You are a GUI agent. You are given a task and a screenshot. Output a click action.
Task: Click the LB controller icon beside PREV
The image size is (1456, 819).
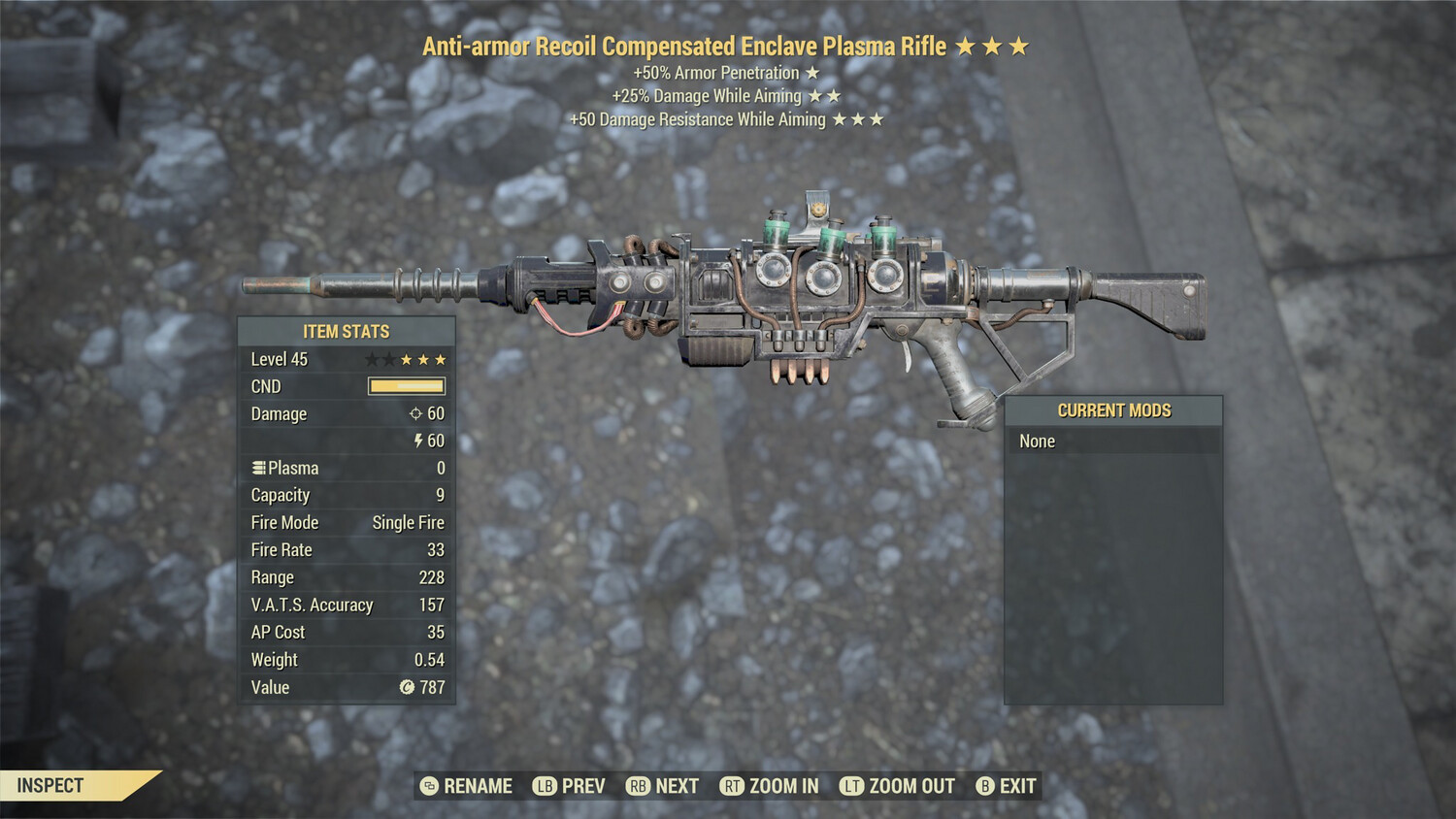[544, 786]
